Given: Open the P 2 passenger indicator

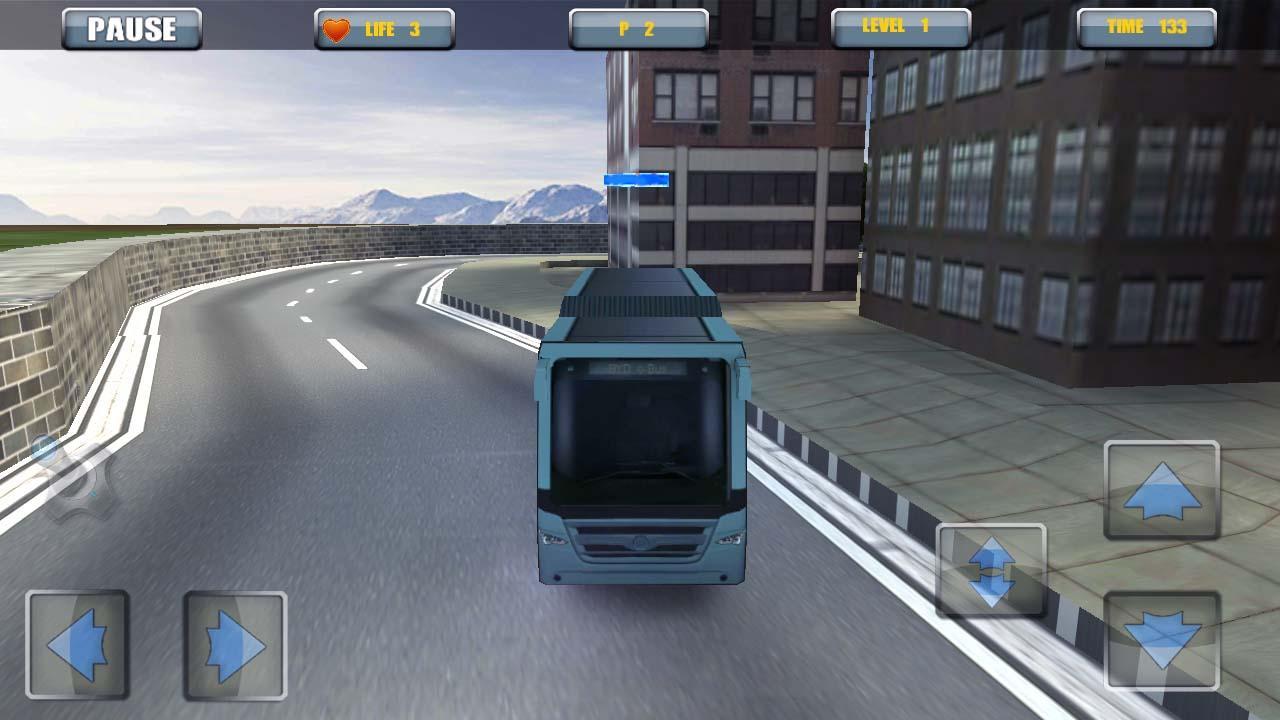Looking at the screenshot, I should [637, 26].
